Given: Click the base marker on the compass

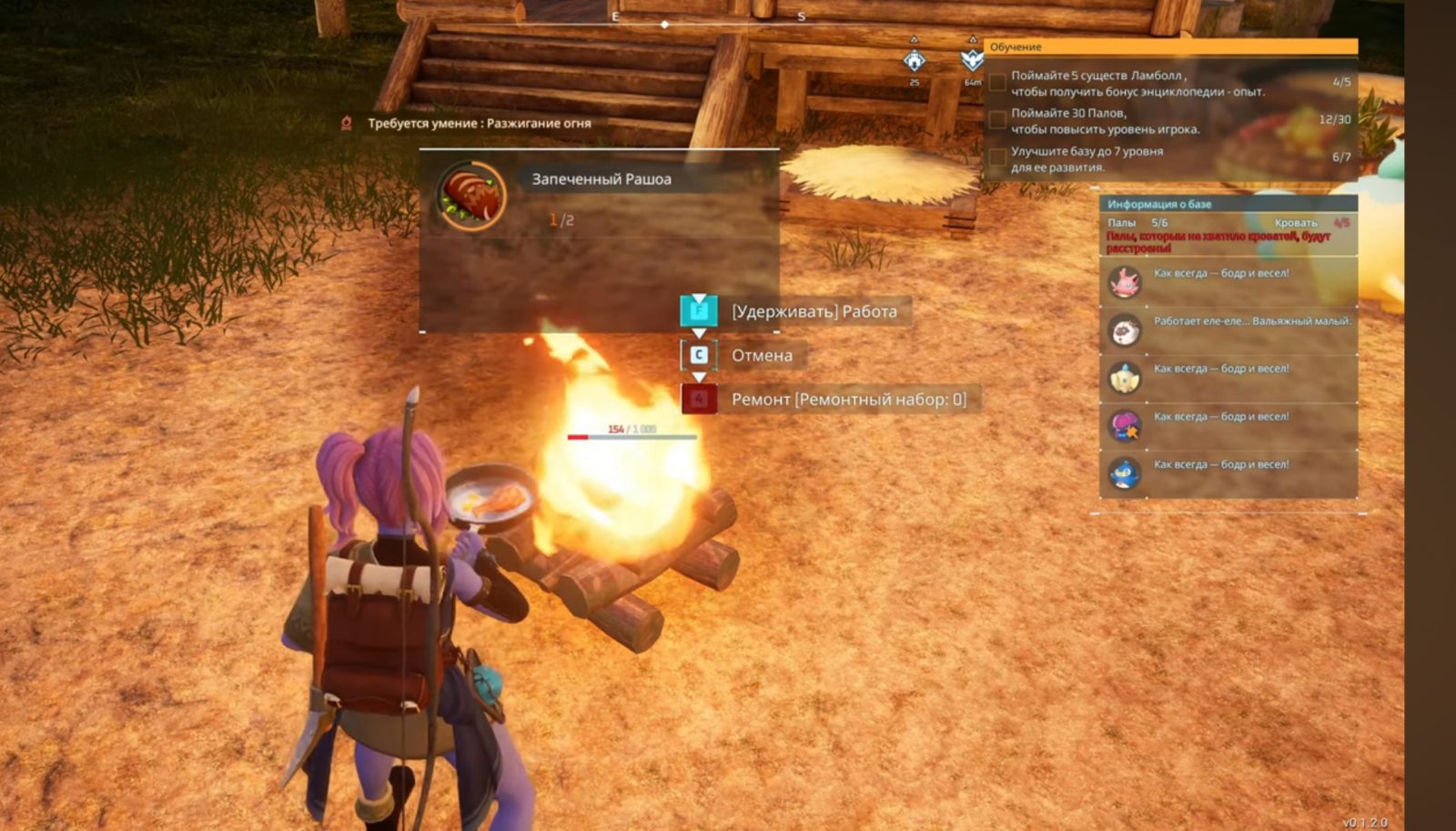Looking at the screenshot, I should (915, 61).
